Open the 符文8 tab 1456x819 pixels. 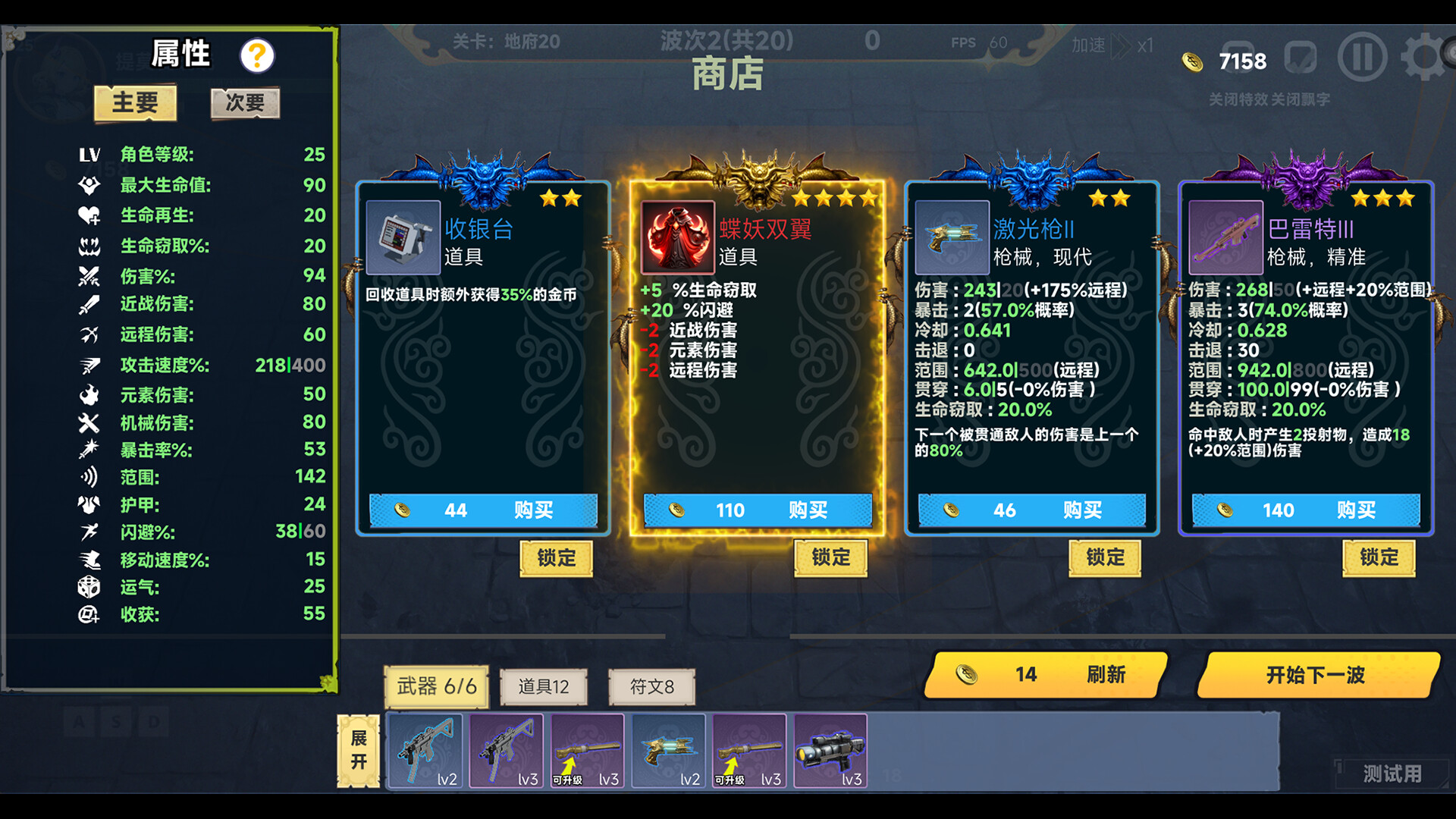click(x=651, y=686)
